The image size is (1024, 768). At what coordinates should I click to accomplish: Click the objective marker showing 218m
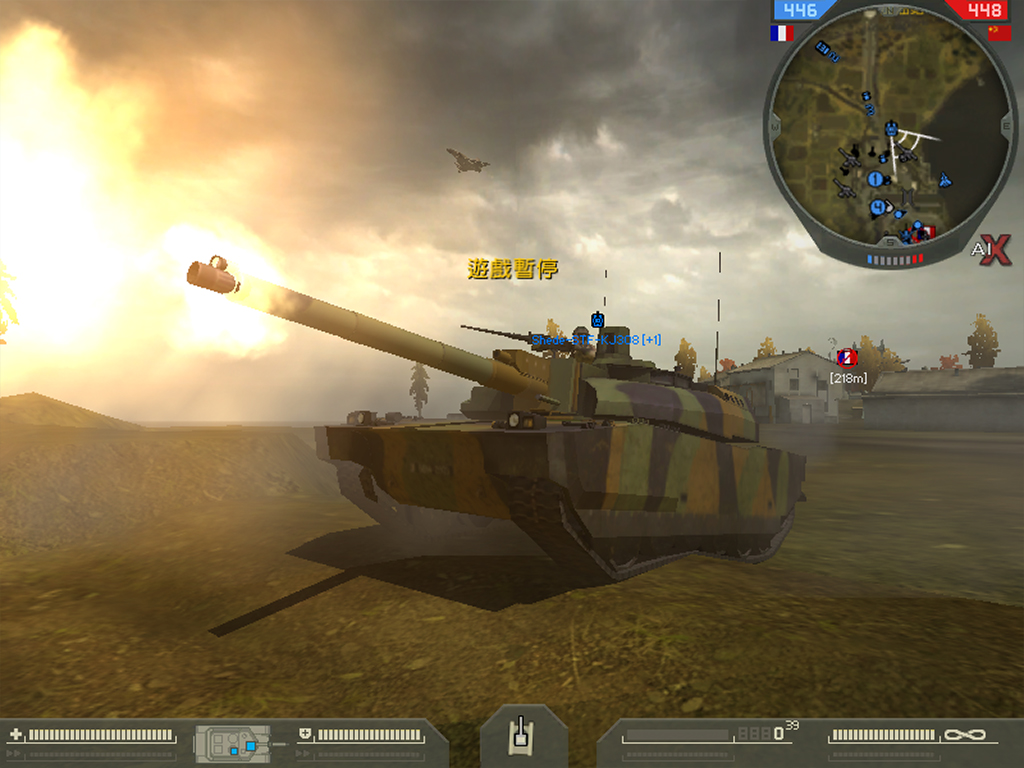(847, 357)
